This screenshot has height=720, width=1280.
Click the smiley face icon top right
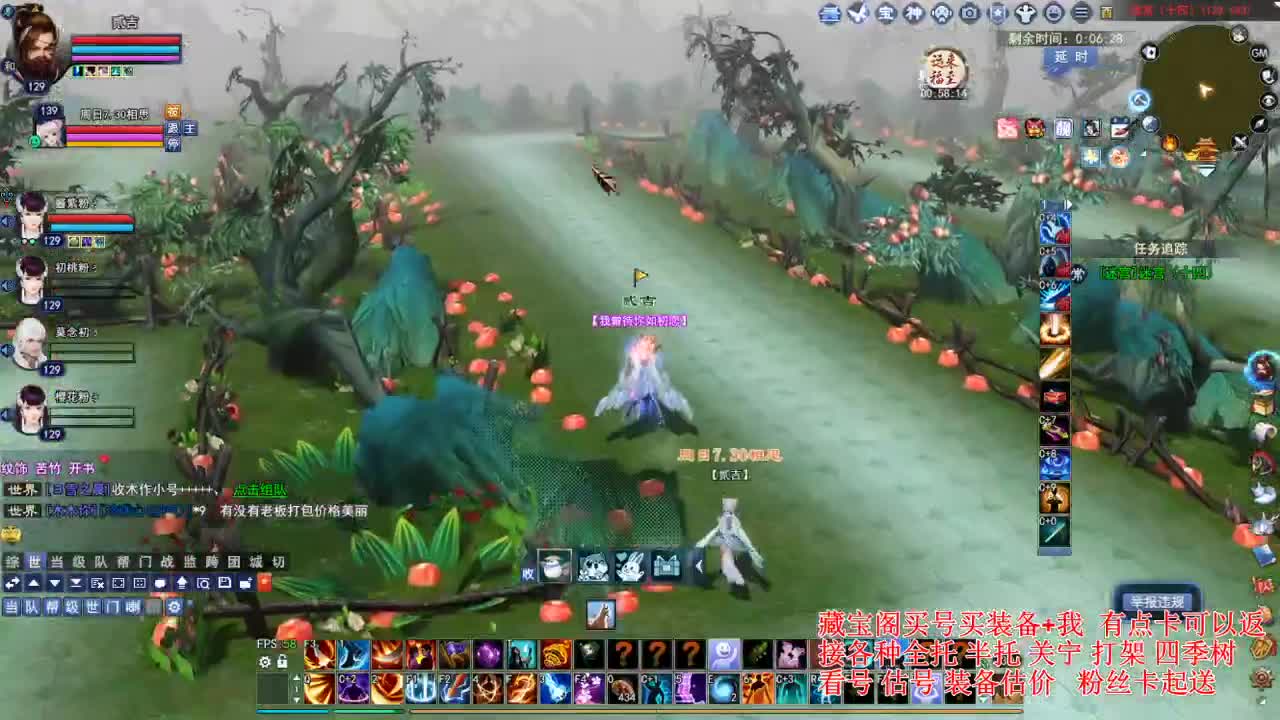tap(1054, 14)
